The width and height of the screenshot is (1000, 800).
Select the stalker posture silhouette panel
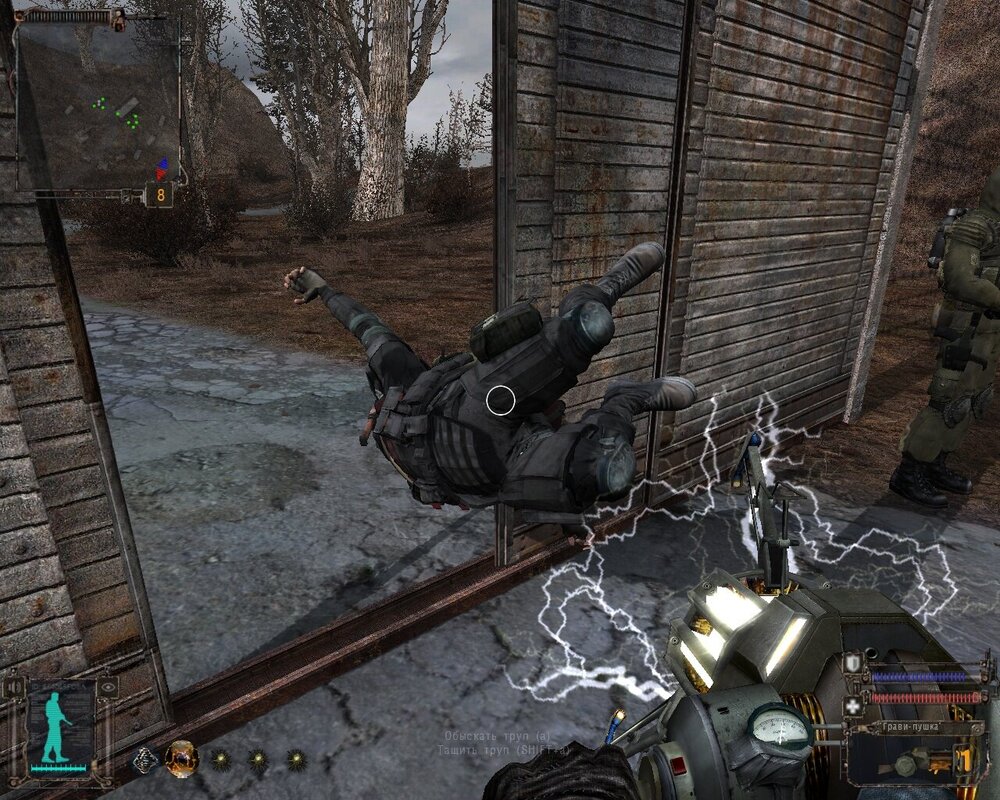(59, 725)
